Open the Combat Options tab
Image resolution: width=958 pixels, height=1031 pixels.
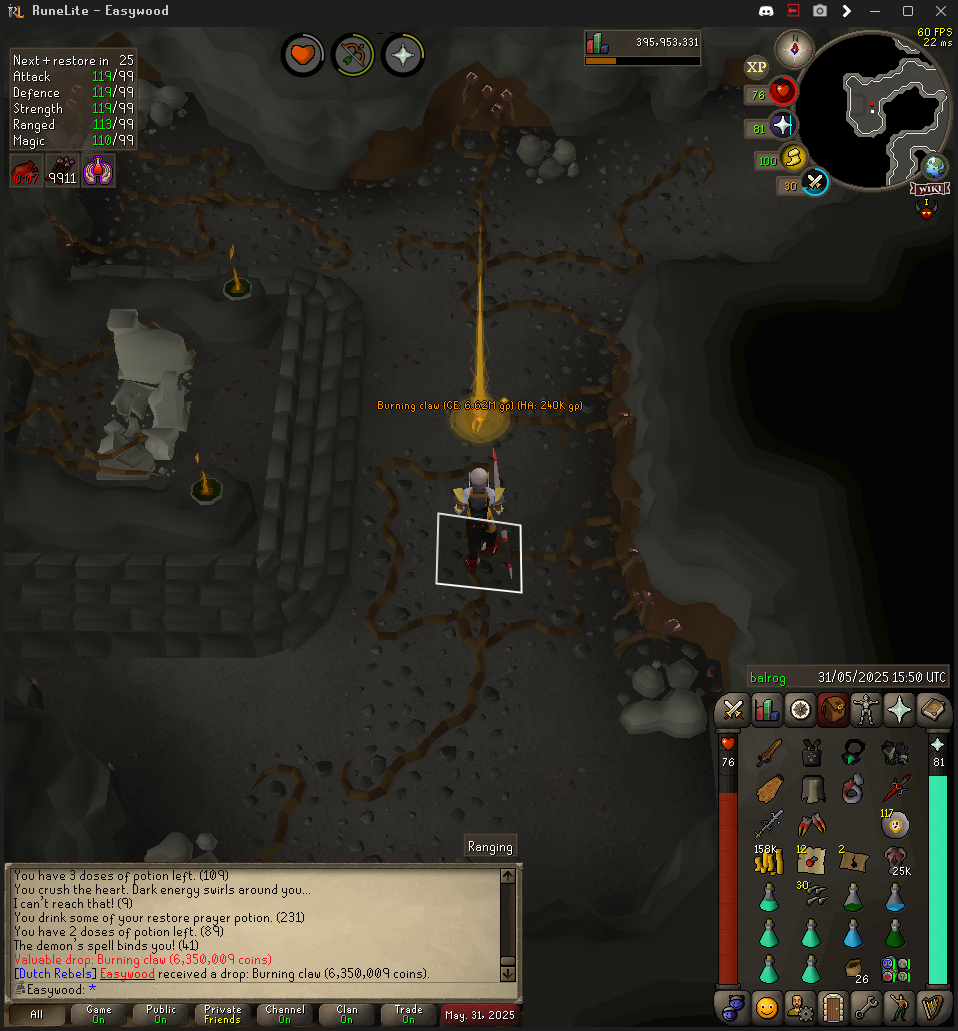pyautogui.click(x=733, y=710)
